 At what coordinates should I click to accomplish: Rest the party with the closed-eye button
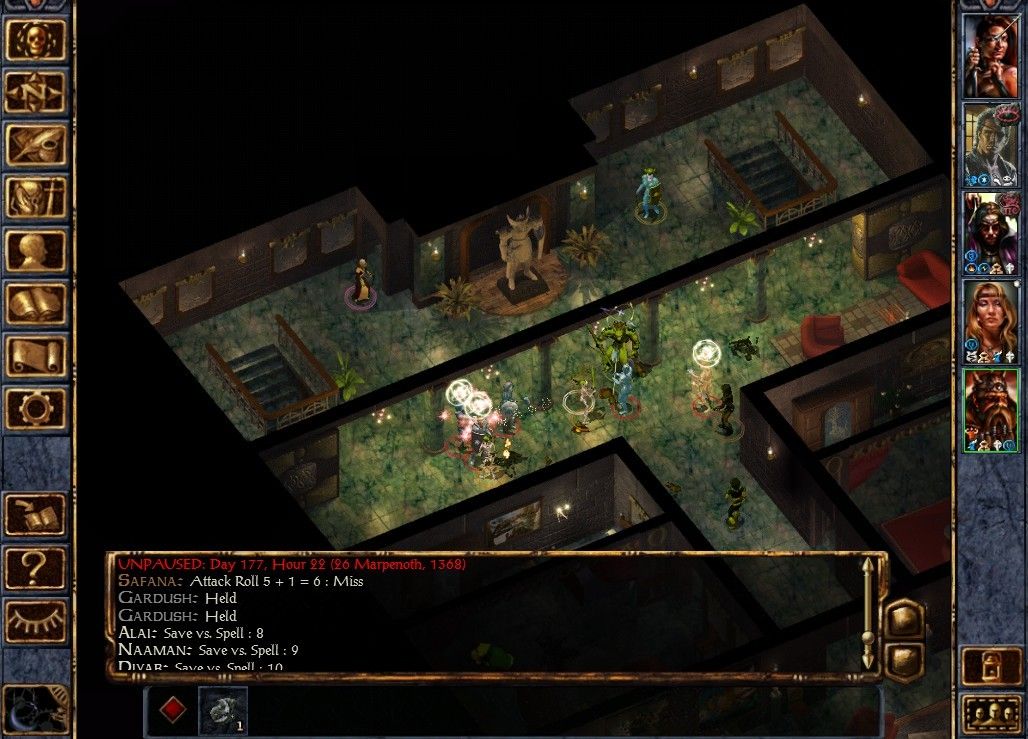[36, 621]
